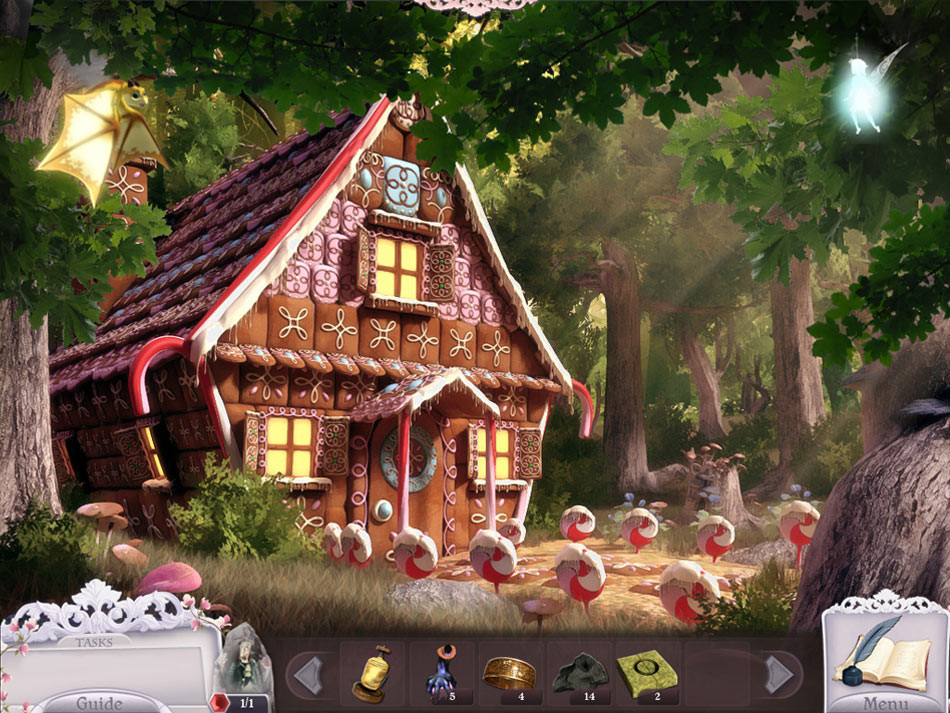The width and height of the screenshot is (950, 713).
Task: Open the Menu button
Action: click(x=886, y=702)
